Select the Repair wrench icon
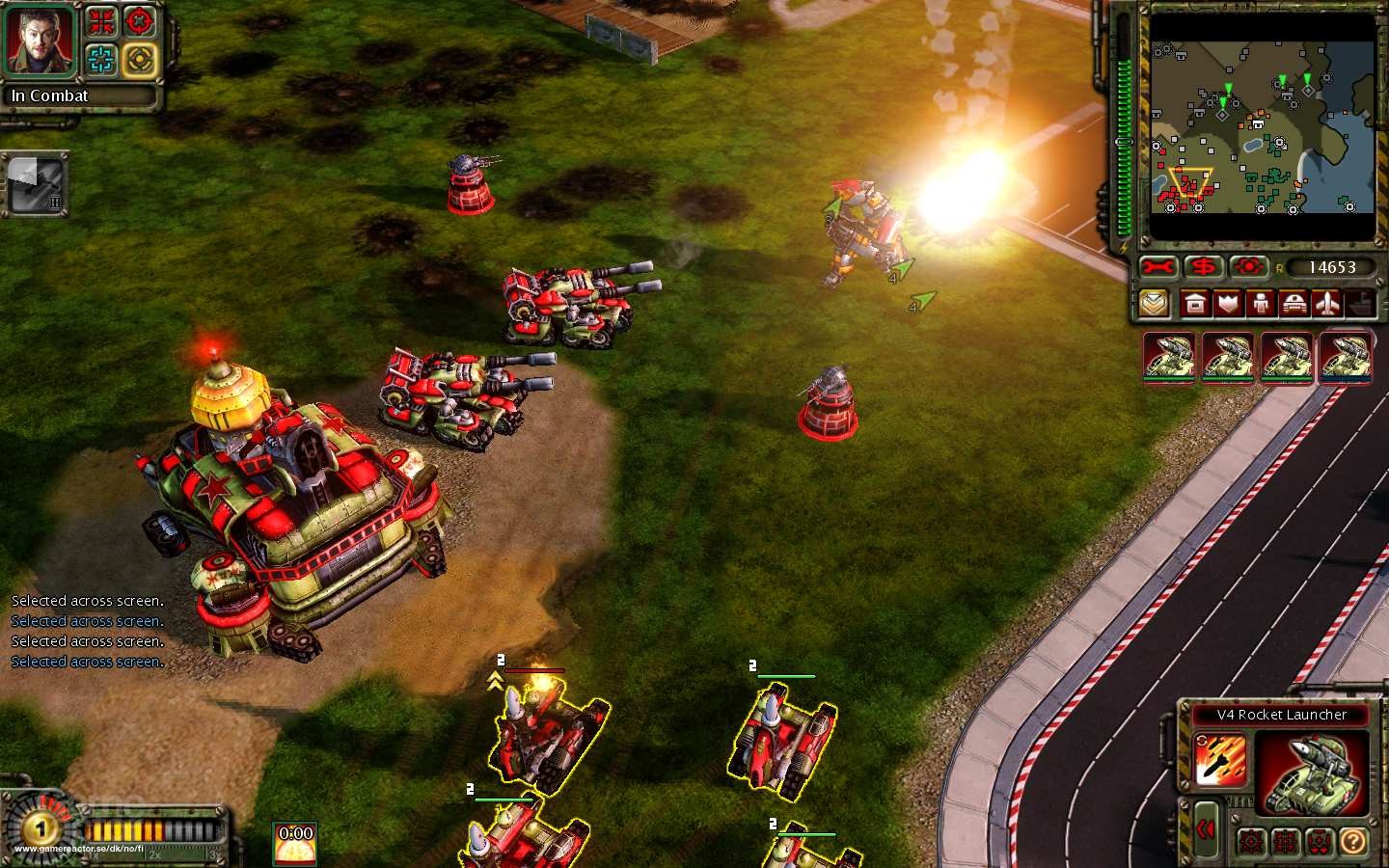This screenshot has width=1389, height=868. point(1157,266)
